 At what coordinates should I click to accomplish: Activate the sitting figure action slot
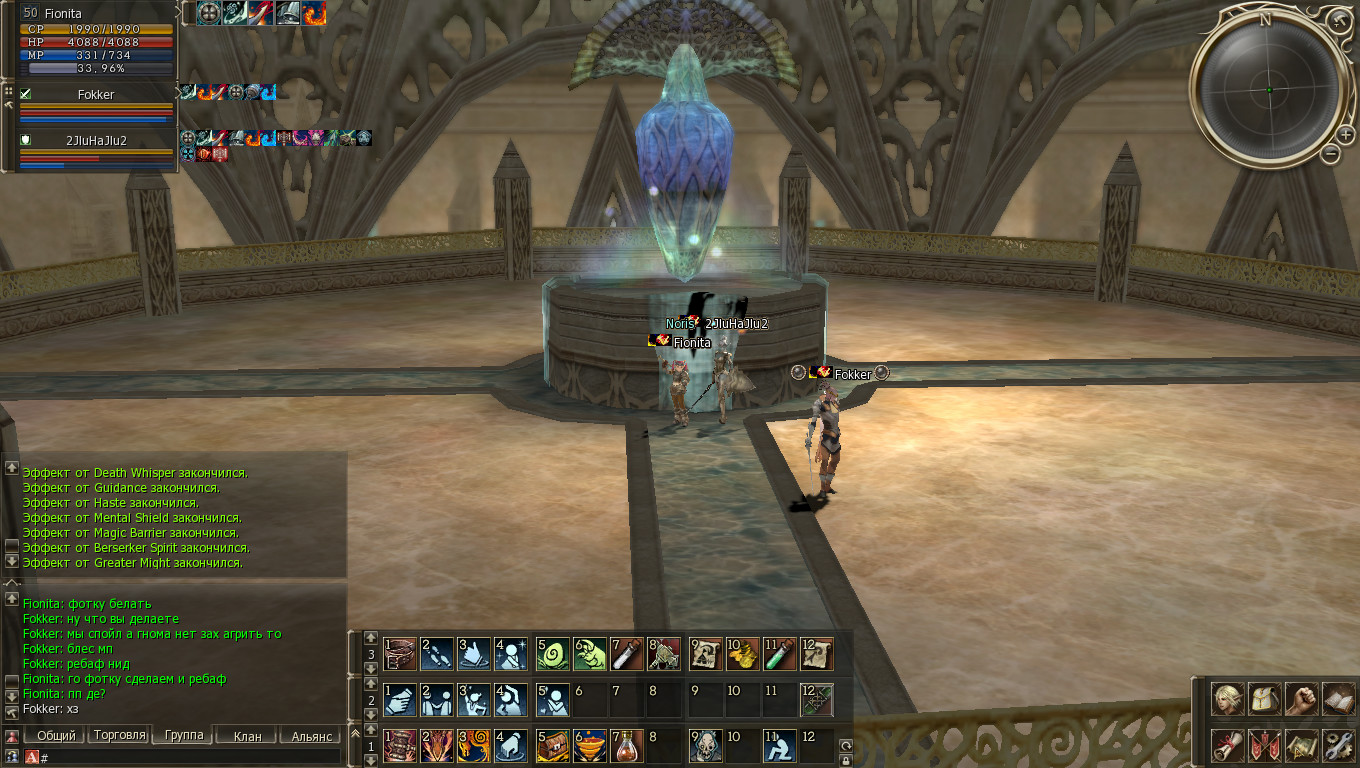click(x=779, y=745)
